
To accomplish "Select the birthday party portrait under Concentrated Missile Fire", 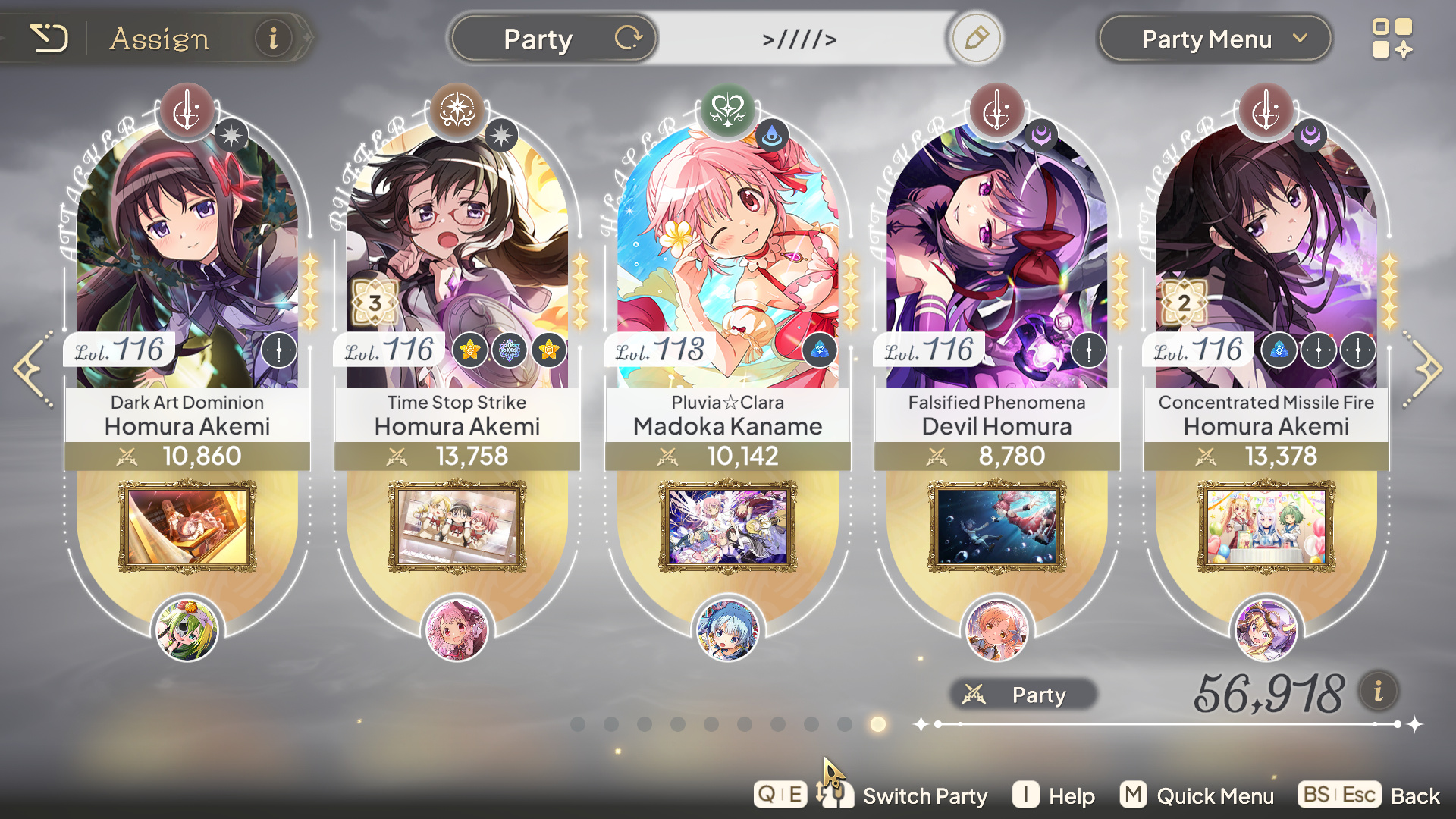I will point(1266,526).
